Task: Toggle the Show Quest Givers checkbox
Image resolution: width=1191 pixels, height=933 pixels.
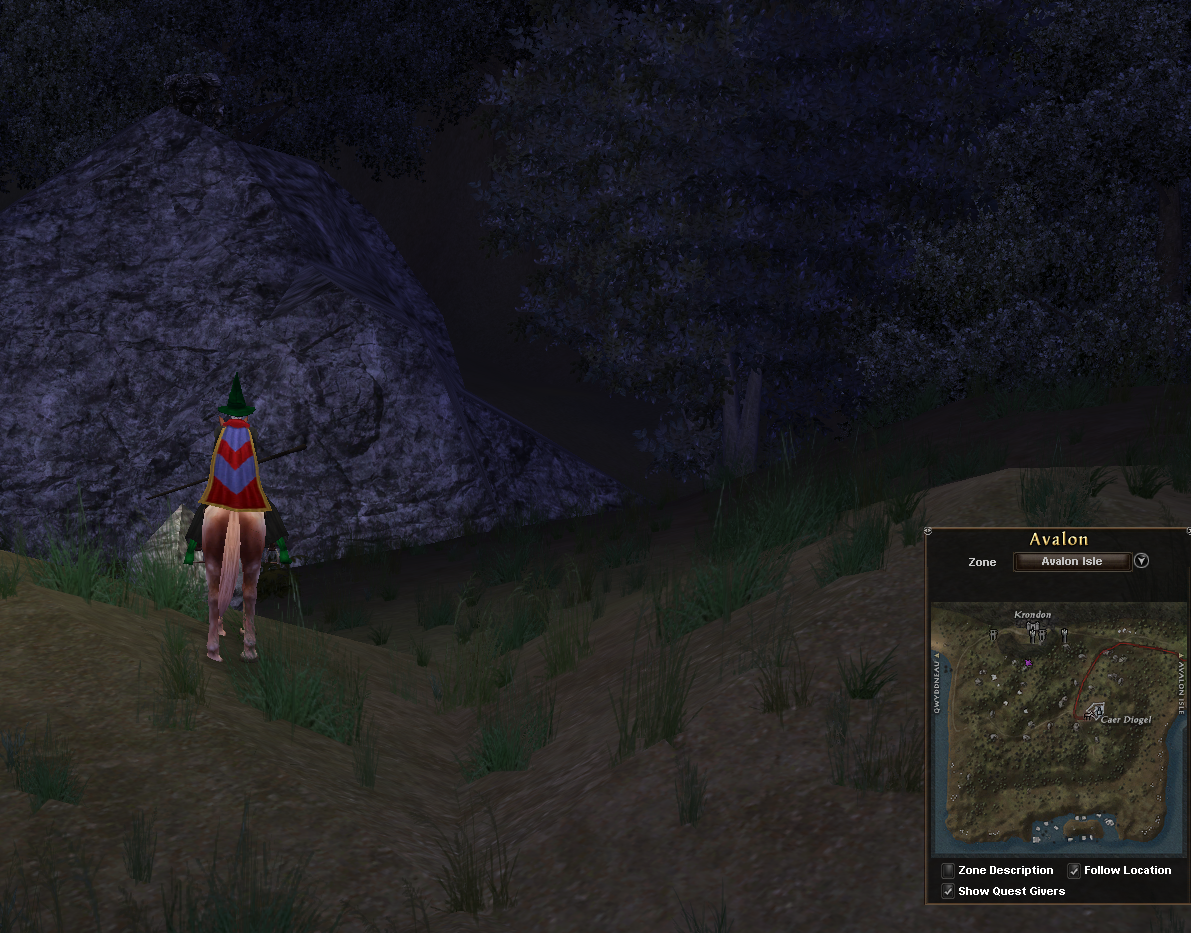Action: [x=948, y=891]
